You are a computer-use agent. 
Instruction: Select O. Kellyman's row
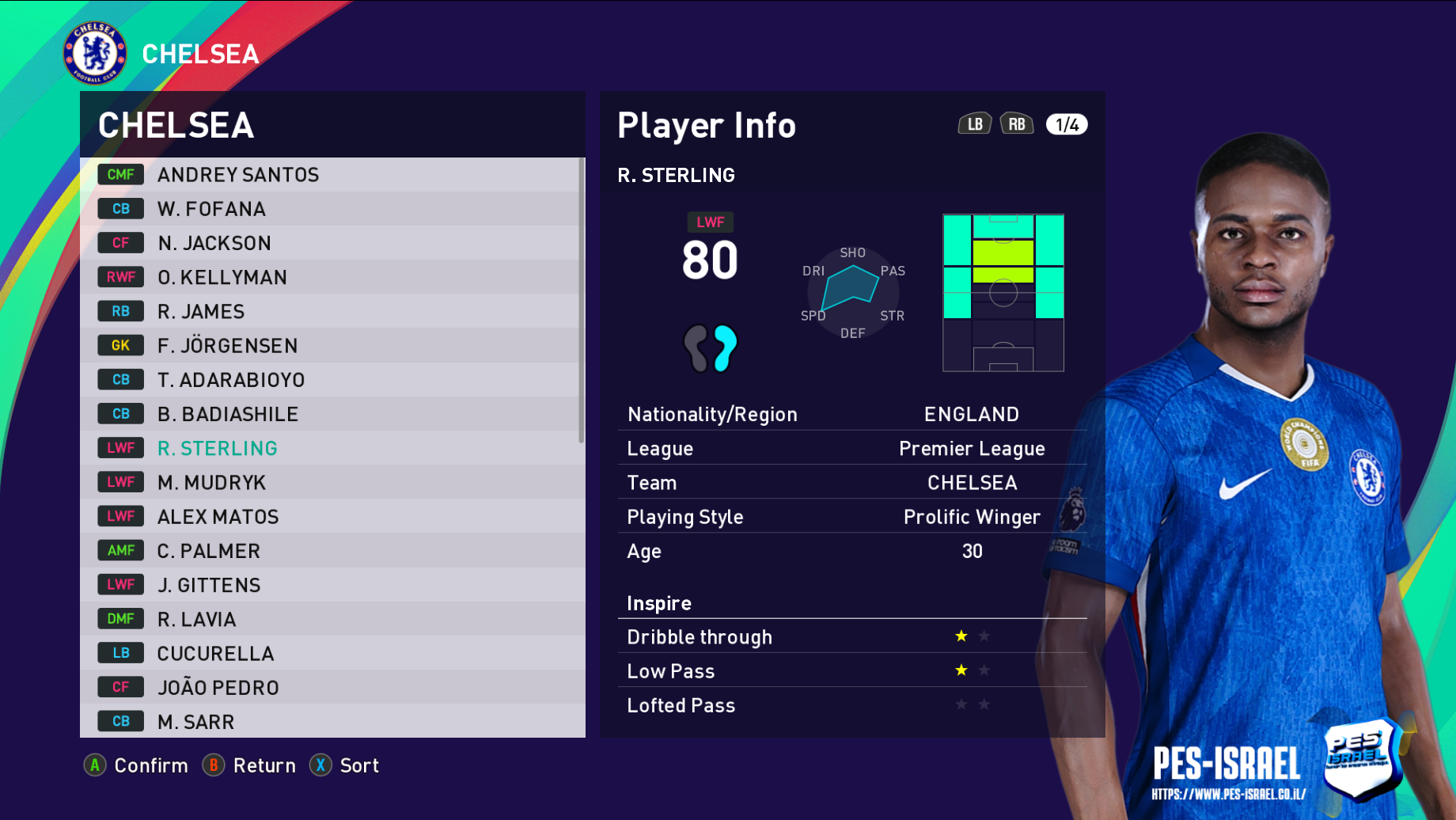point(222,277)
